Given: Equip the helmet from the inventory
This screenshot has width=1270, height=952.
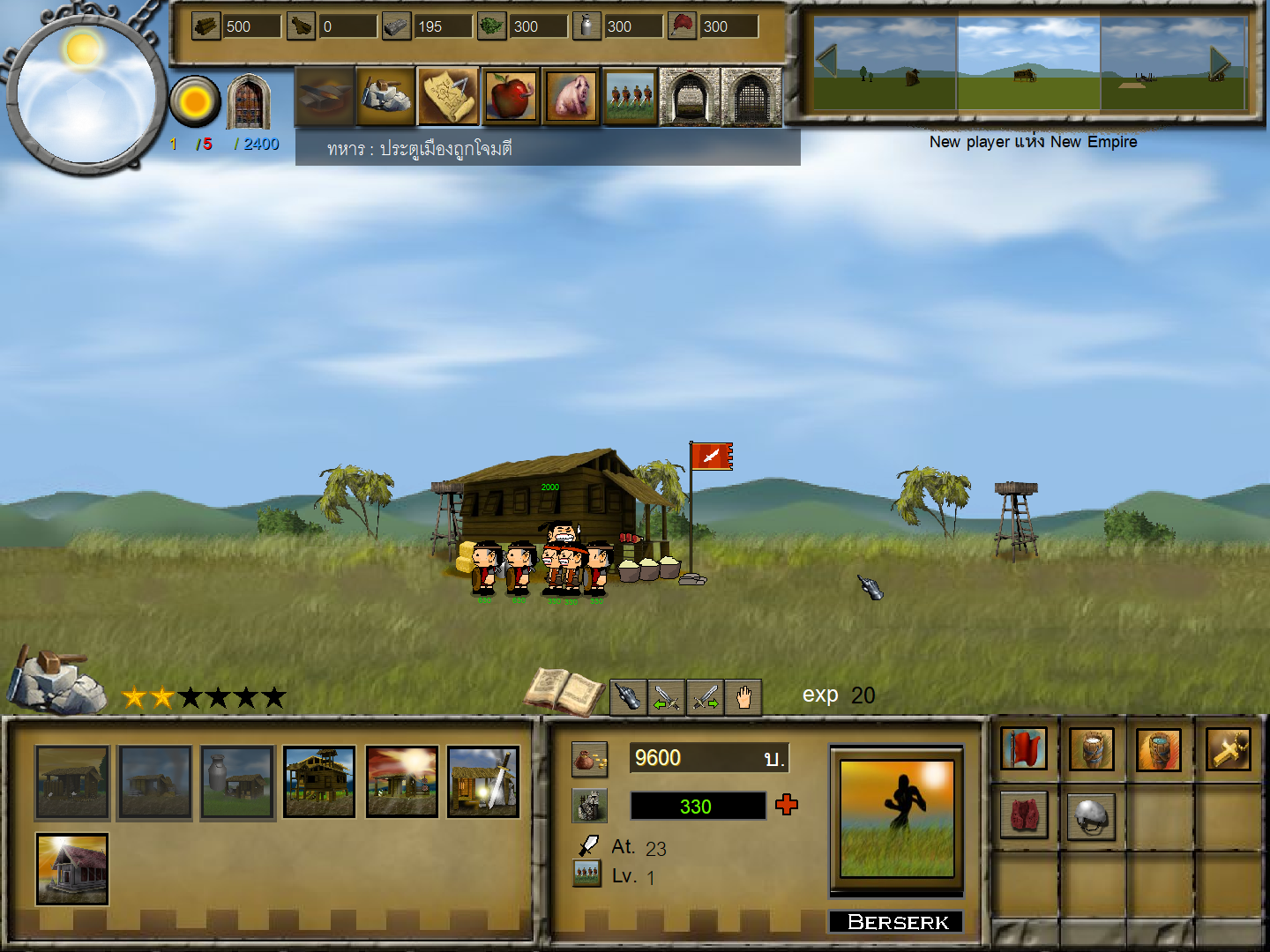Looking at the screenshot, I should (x=1091, y=815).
